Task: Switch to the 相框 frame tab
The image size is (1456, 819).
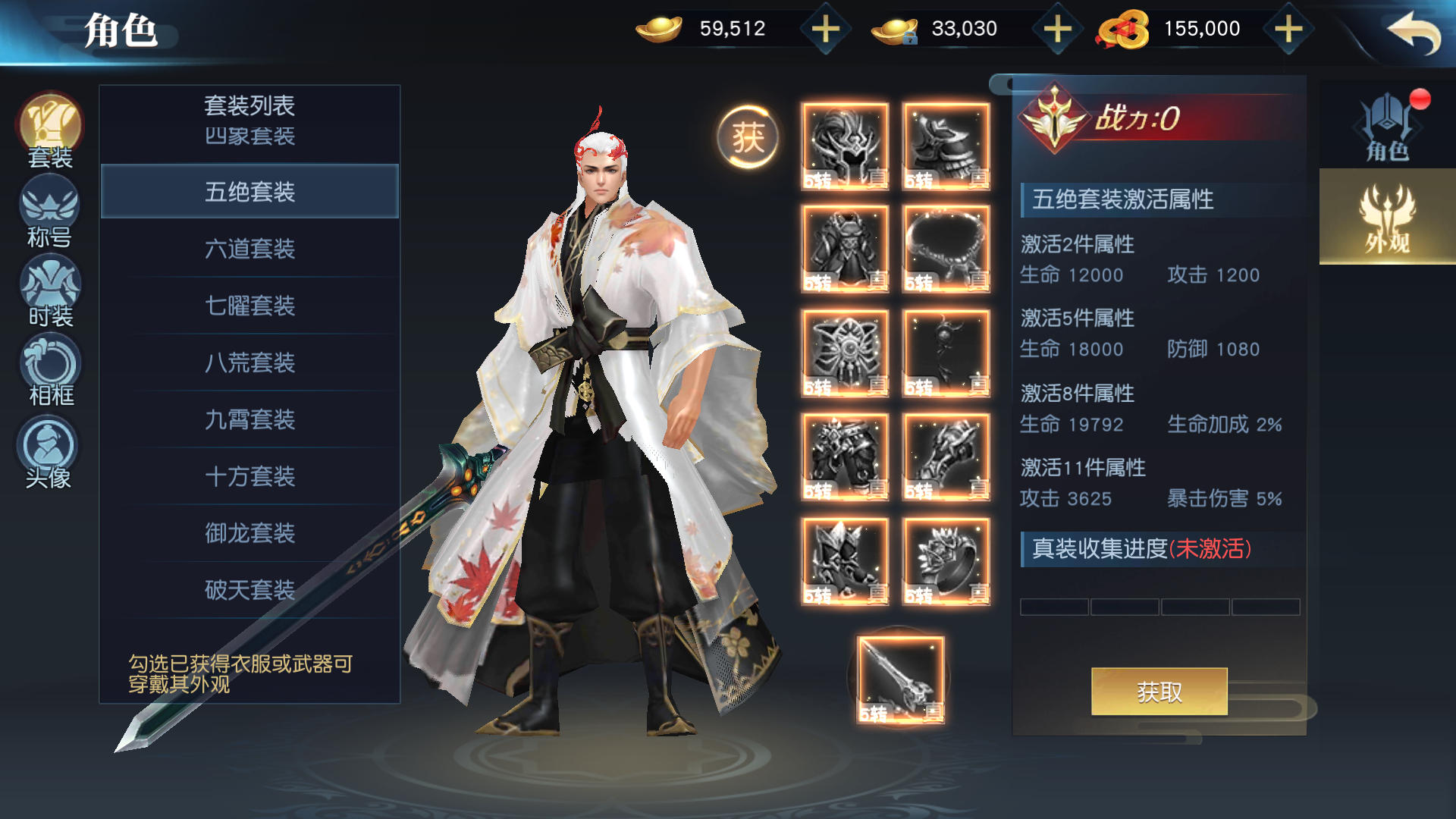Action: tap(50, 372)
